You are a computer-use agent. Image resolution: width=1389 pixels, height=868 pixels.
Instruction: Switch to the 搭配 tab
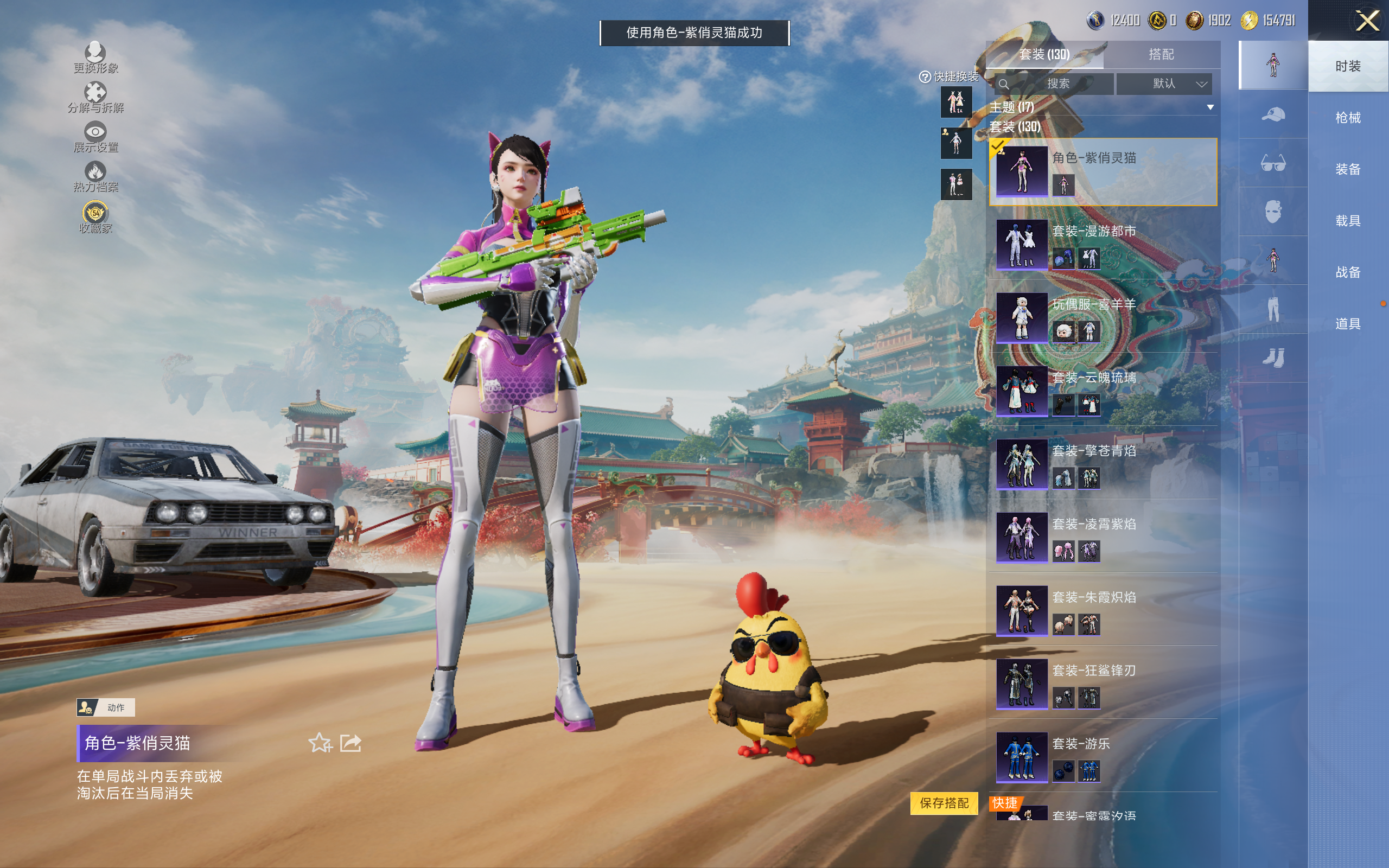1161,55
